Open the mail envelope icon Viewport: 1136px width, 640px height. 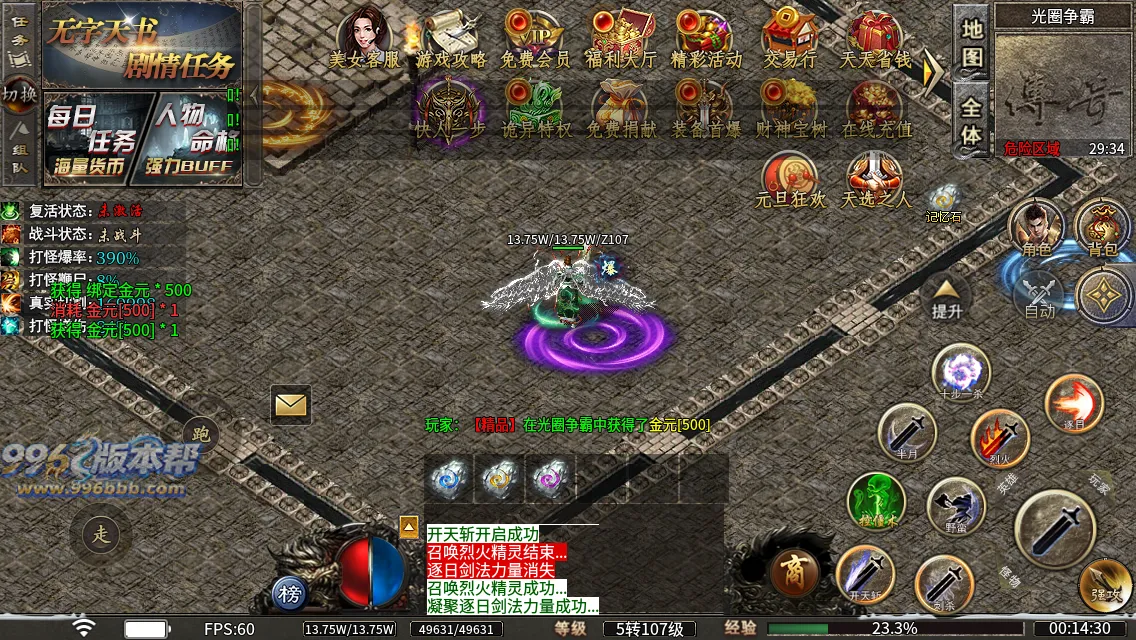tap(291, 405)
